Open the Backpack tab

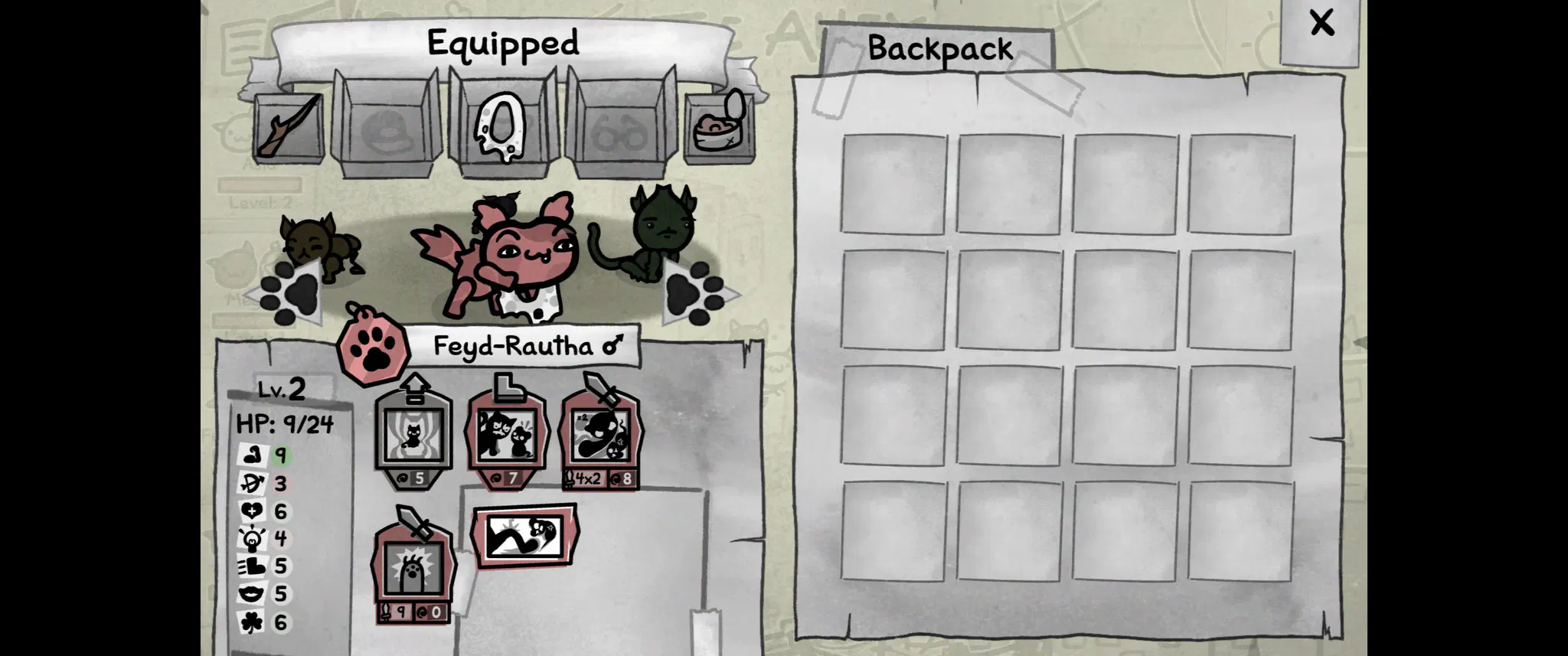click(x=939, y=49)
